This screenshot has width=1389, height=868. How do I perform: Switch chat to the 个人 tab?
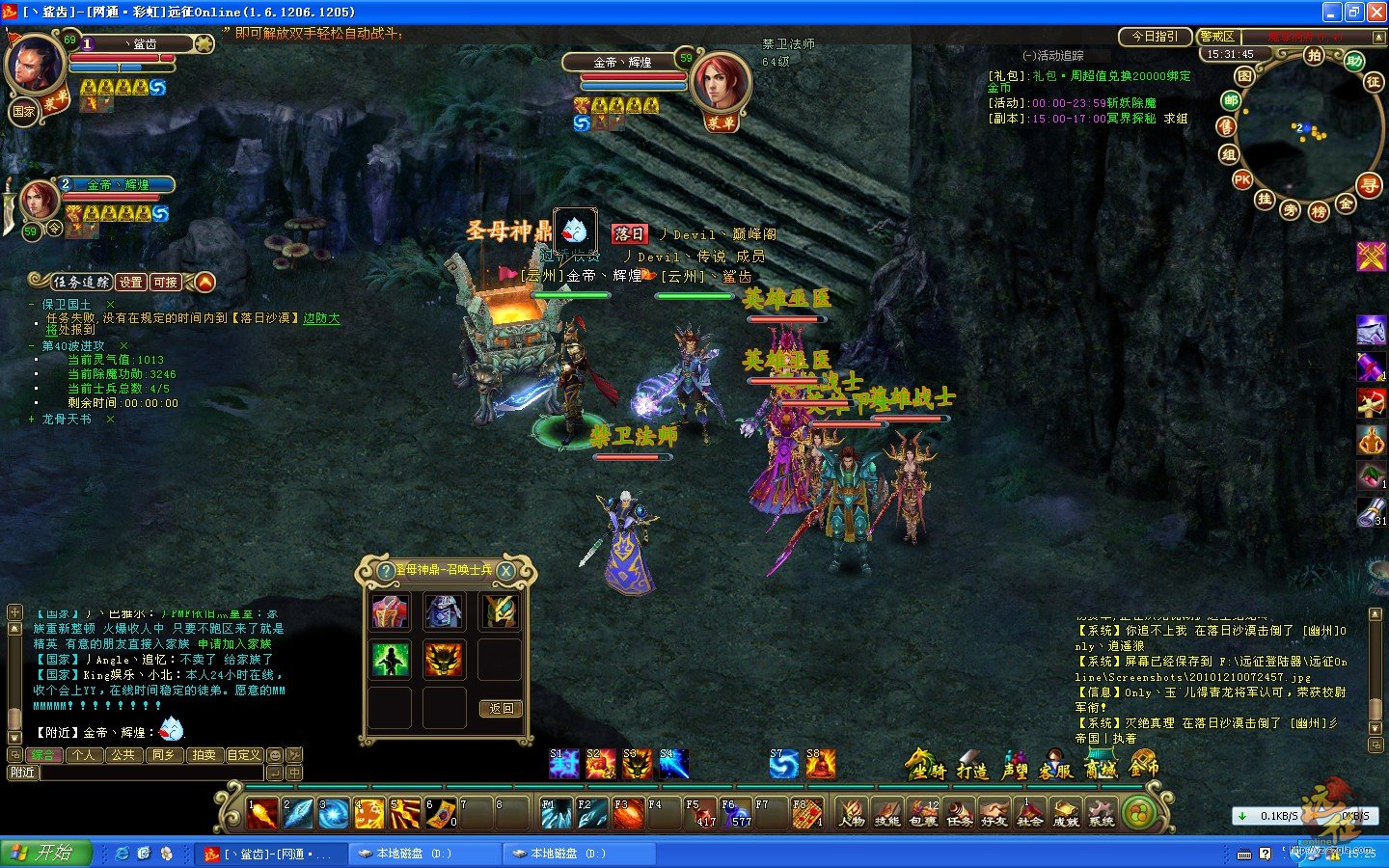click(84, 755)
